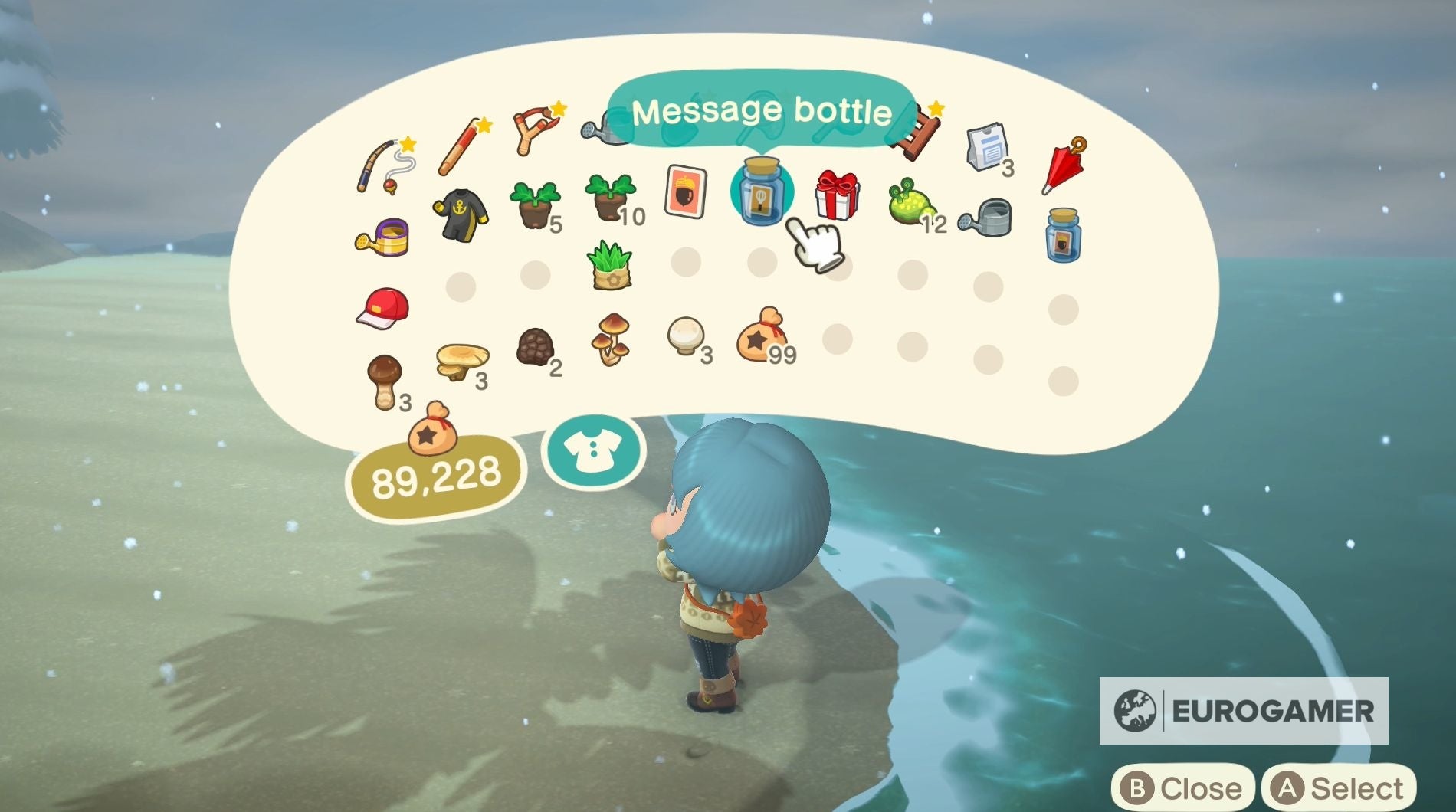Select the paper bag stack of 3

[989, 146]
